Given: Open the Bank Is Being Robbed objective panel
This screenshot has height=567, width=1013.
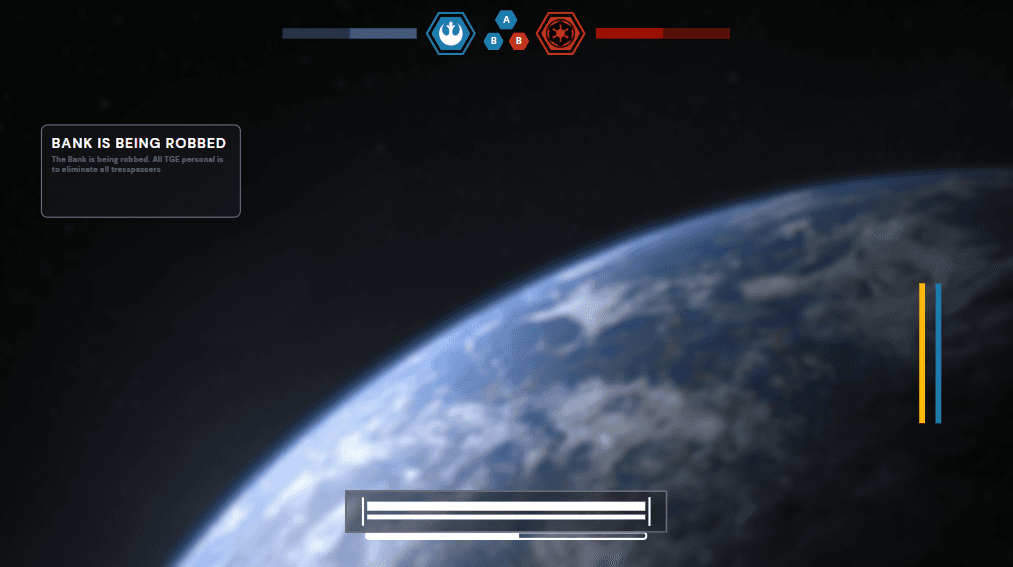Looking at the screenshot, I should (140, 171).
